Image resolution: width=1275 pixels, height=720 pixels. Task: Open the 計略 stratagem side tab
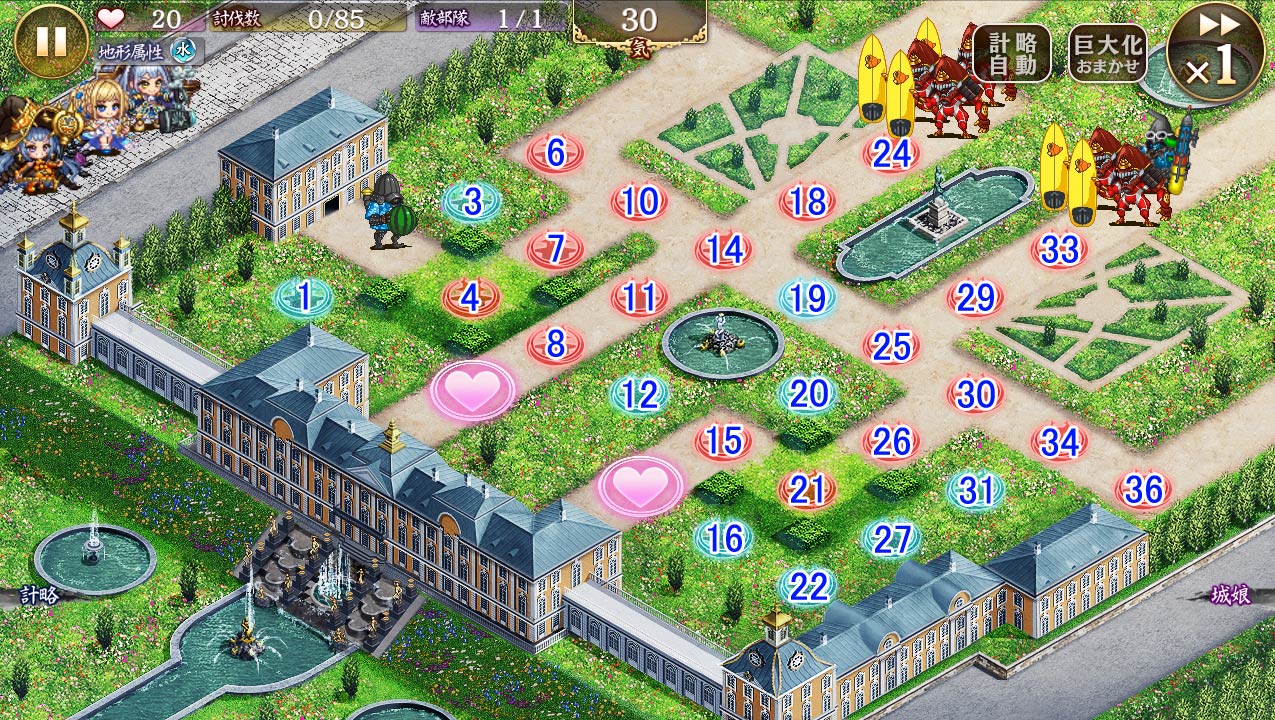click(x=38, y=595)
